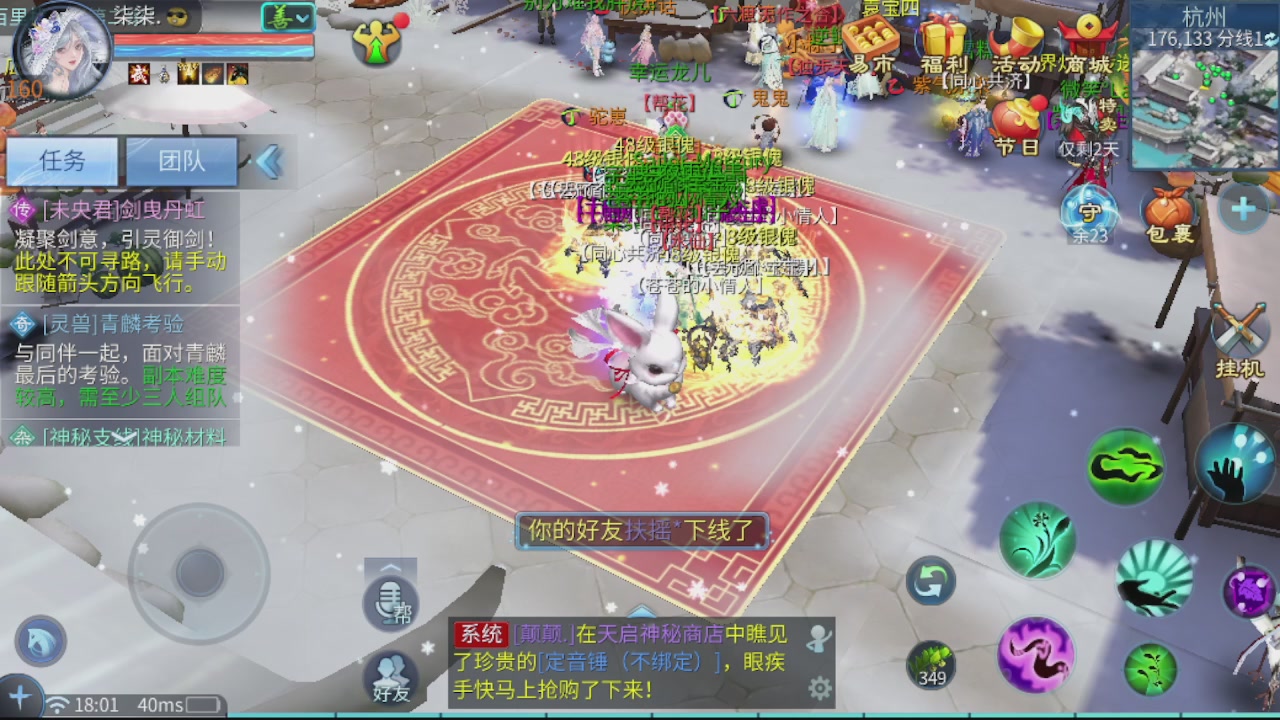Viewport: 1280px width, 720px height.
Task: Toggle the 帮 voice microphone
Action: 390,601
